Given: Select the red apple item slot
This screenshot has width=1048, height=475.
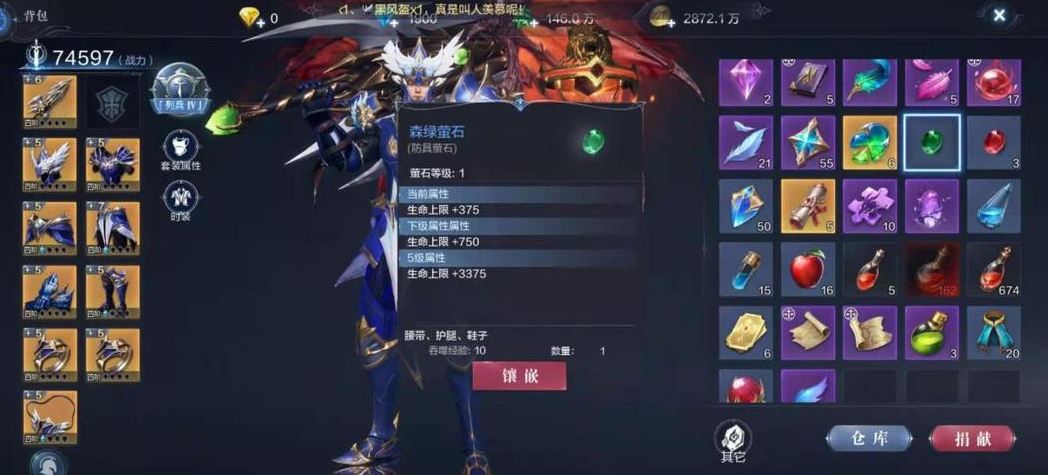Looking at the screenshot, I should coord(807,269).
